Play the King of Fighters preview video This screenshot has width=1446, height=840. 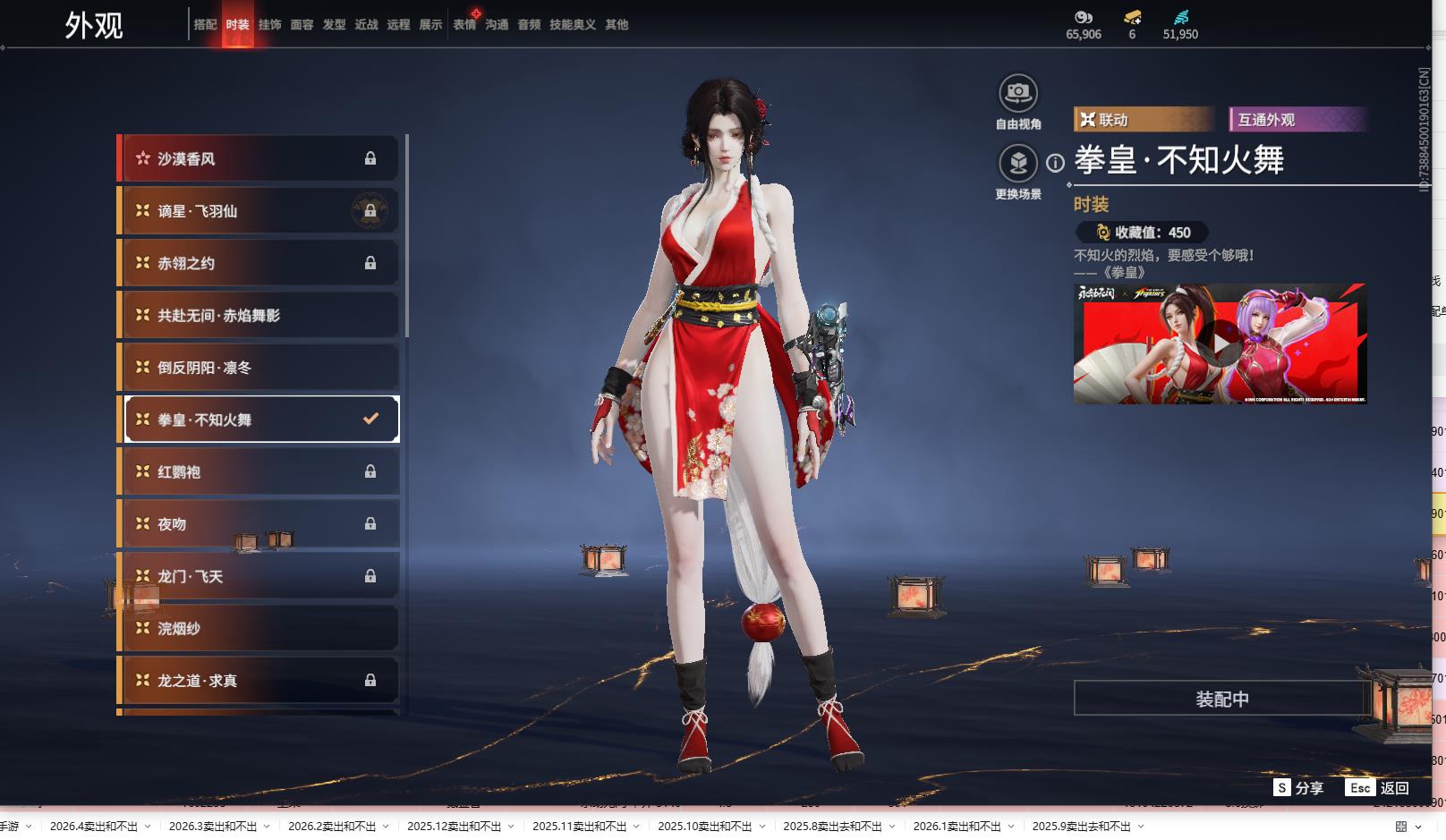coord(1221,343)
